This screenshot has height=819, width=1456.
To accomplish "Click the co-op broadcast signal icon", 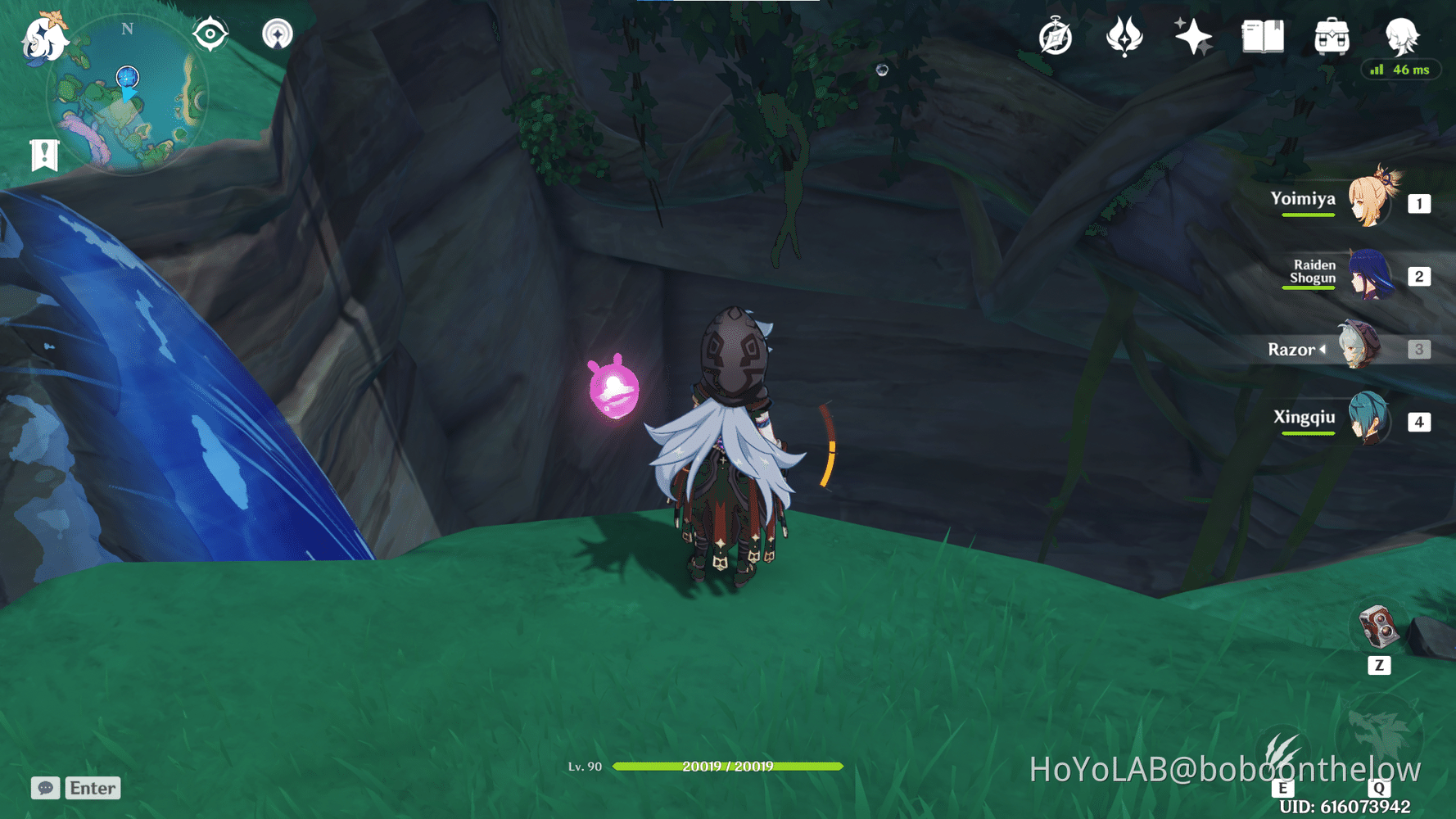I will (278, 33).
